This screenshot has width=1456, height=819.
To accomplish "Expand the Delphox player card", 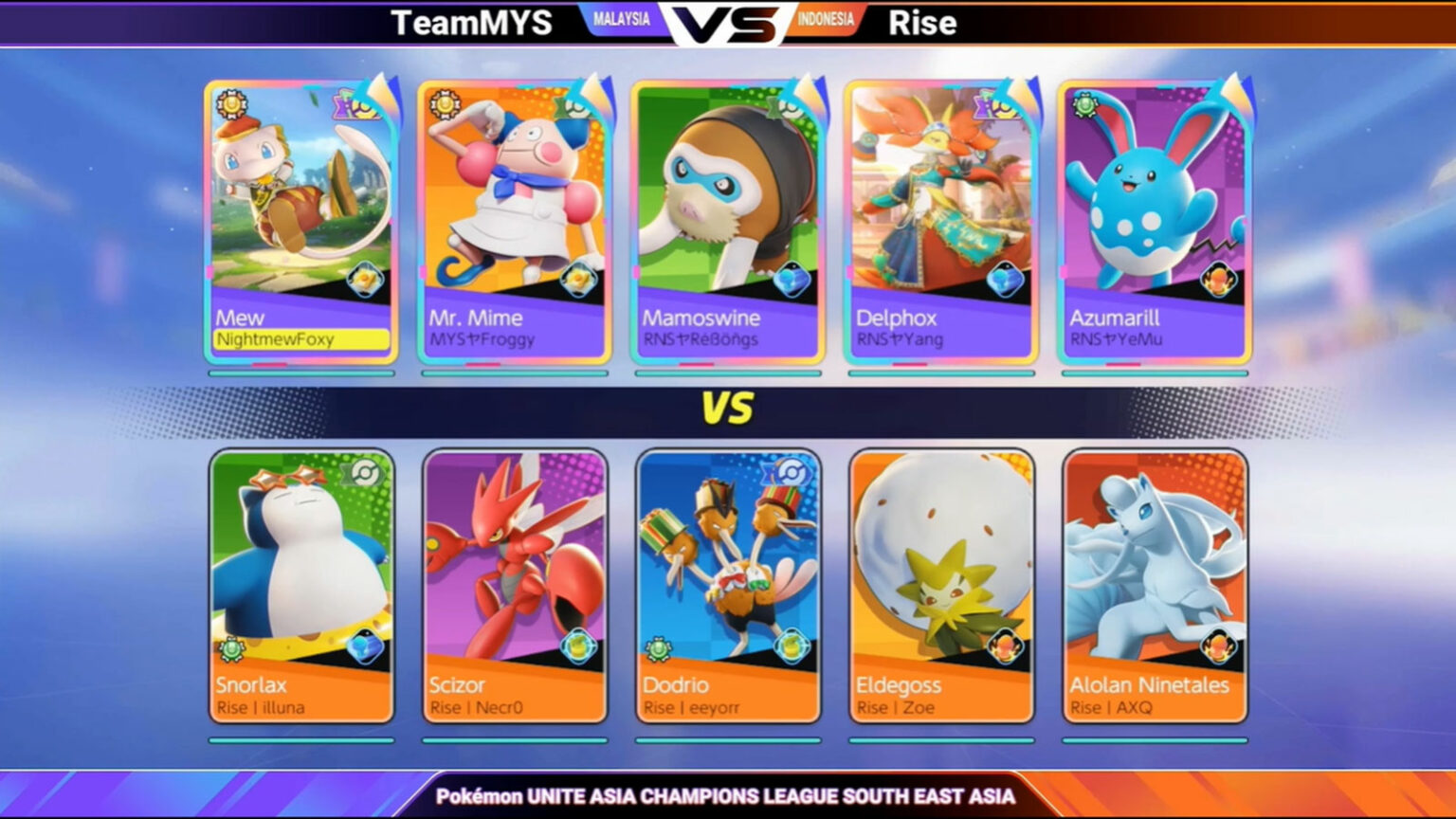I will [x=941, y=227].
